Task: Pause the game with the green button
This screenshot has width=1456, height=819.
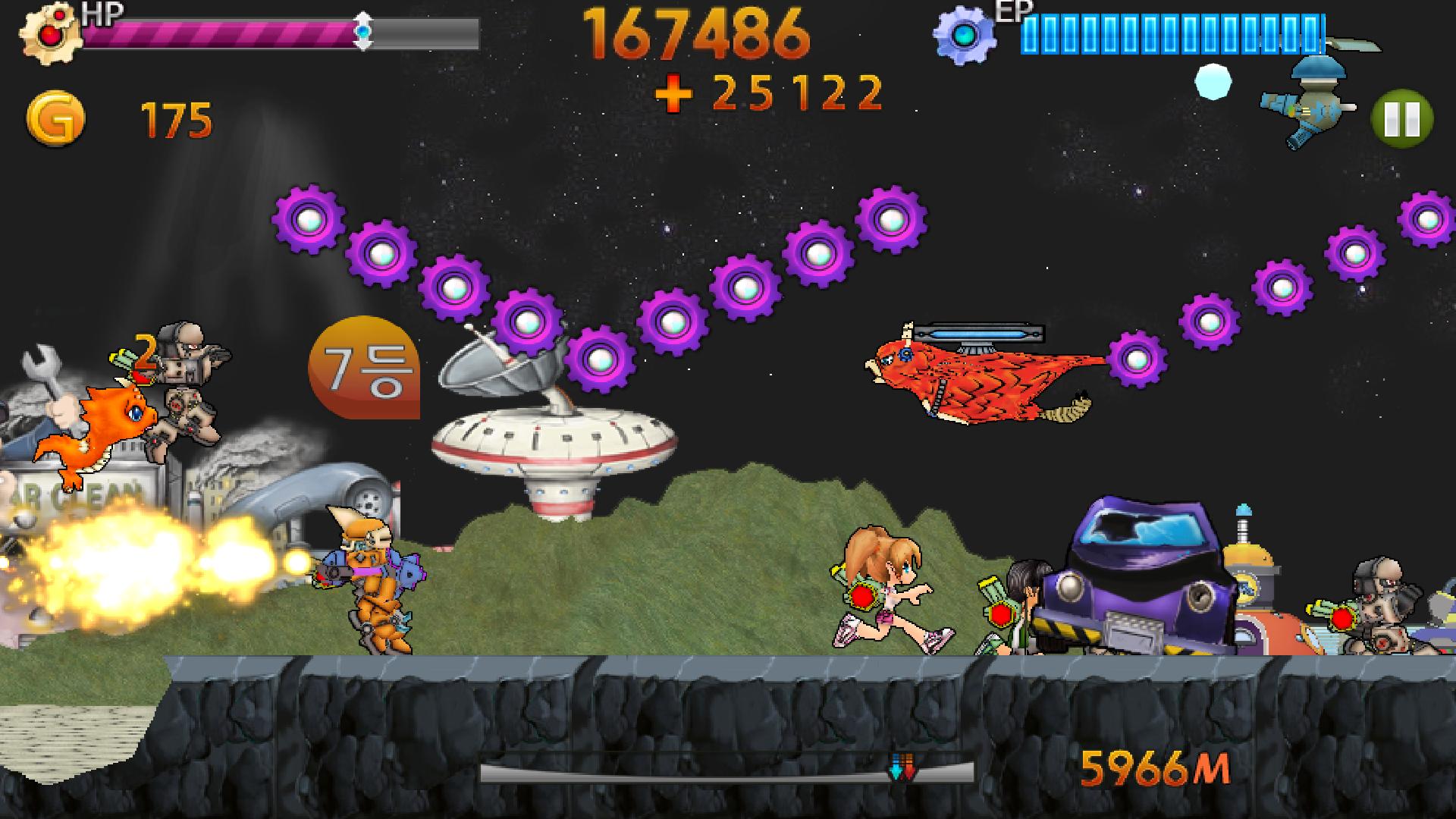Action: pyautogui.click(x=1401, y=119)
